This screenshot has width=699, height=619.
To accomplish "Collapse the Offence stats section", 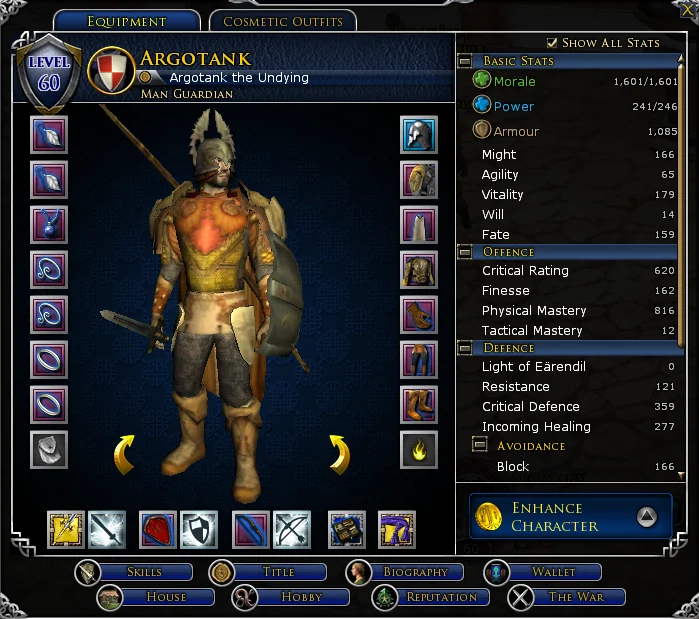I will [466, 252].
